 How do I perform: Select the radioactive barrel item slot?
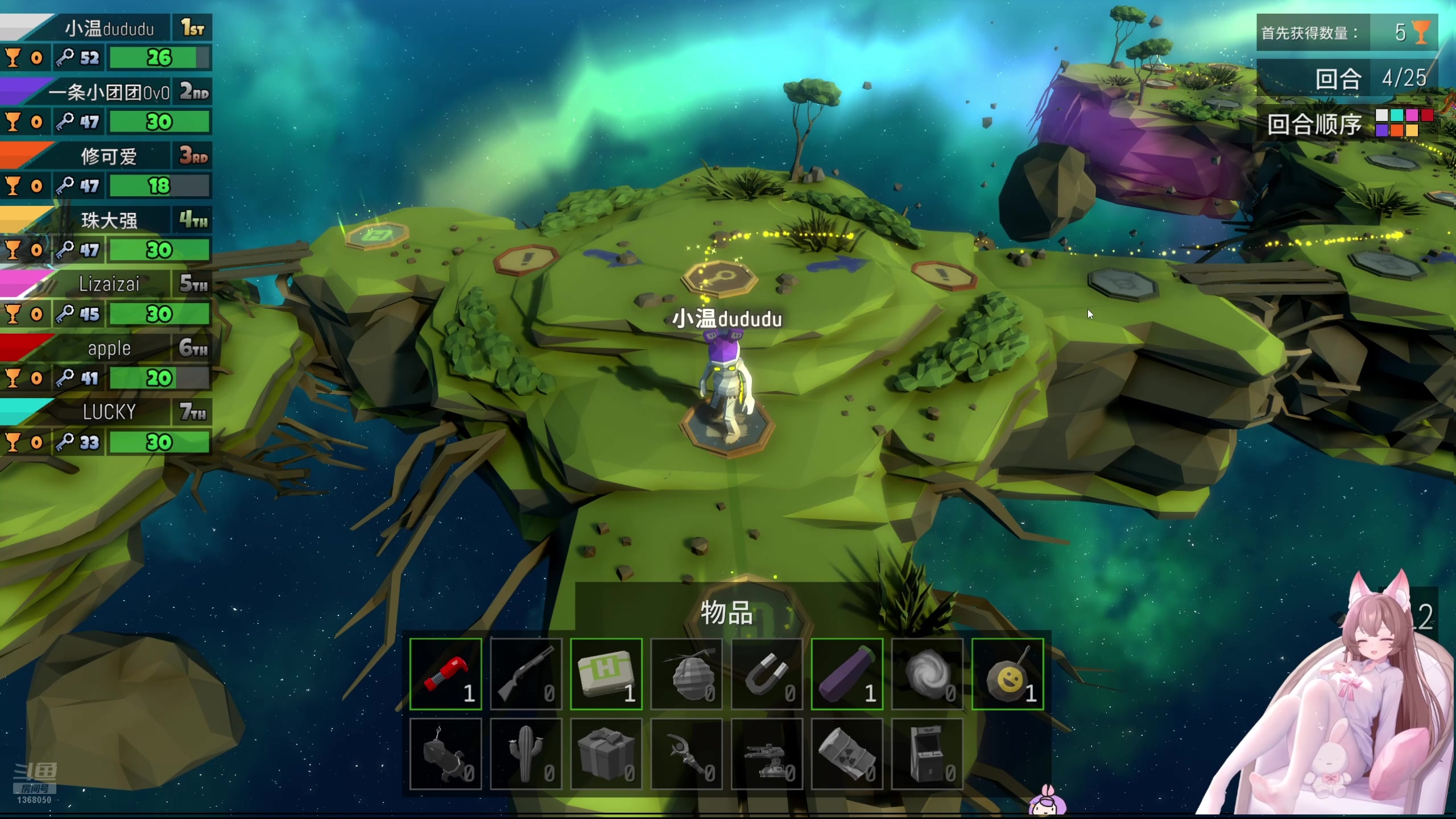847,754
